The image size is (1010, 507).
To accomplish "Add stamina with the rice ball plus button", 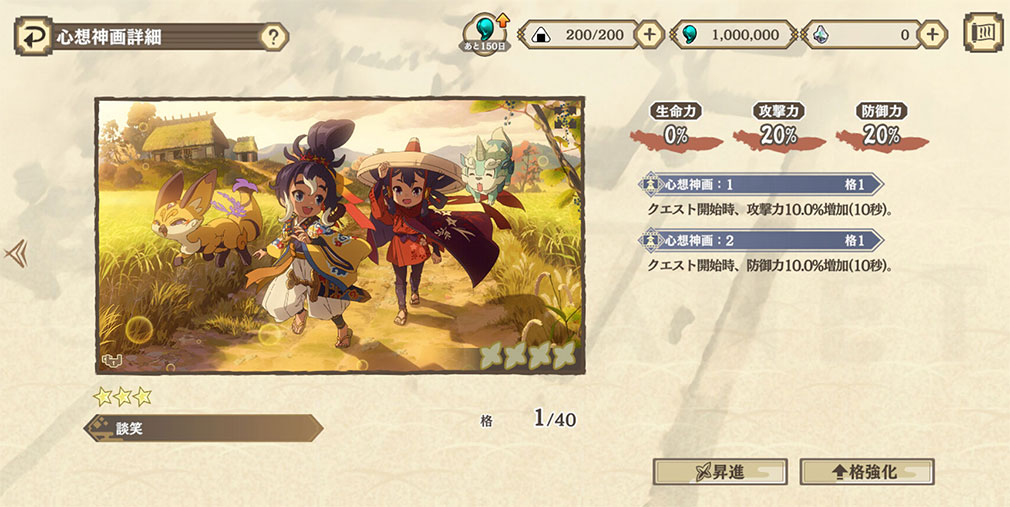I will pos(650,34).
